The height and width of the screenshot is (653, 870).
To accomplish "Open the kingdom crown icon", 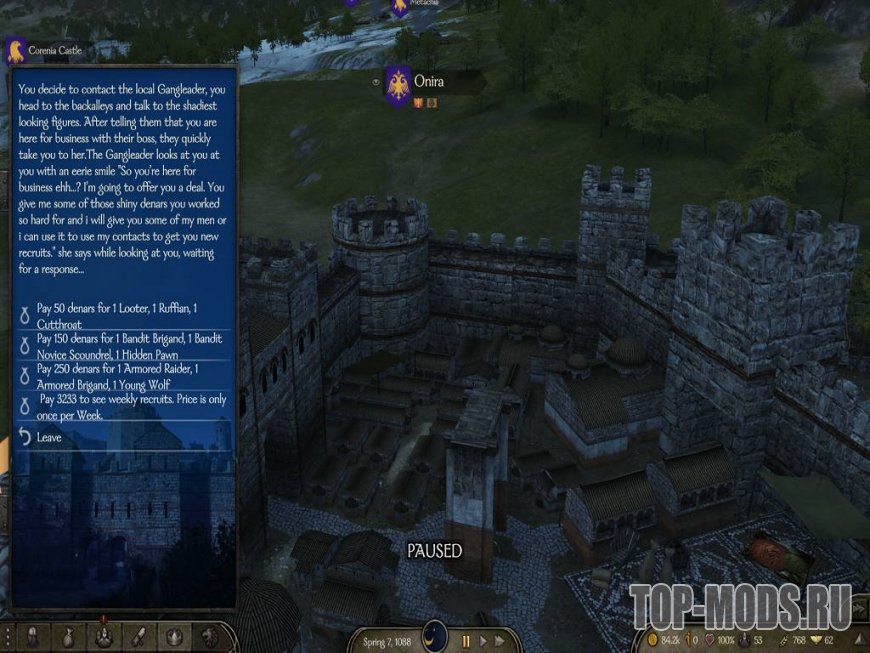I will [174, 637].
